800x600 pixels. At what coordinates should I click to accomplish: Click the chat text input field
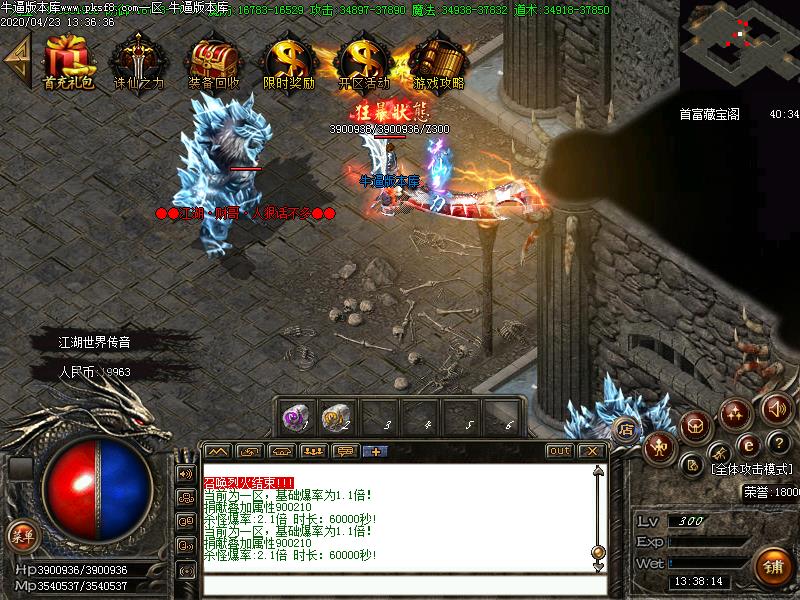[400, 585]
